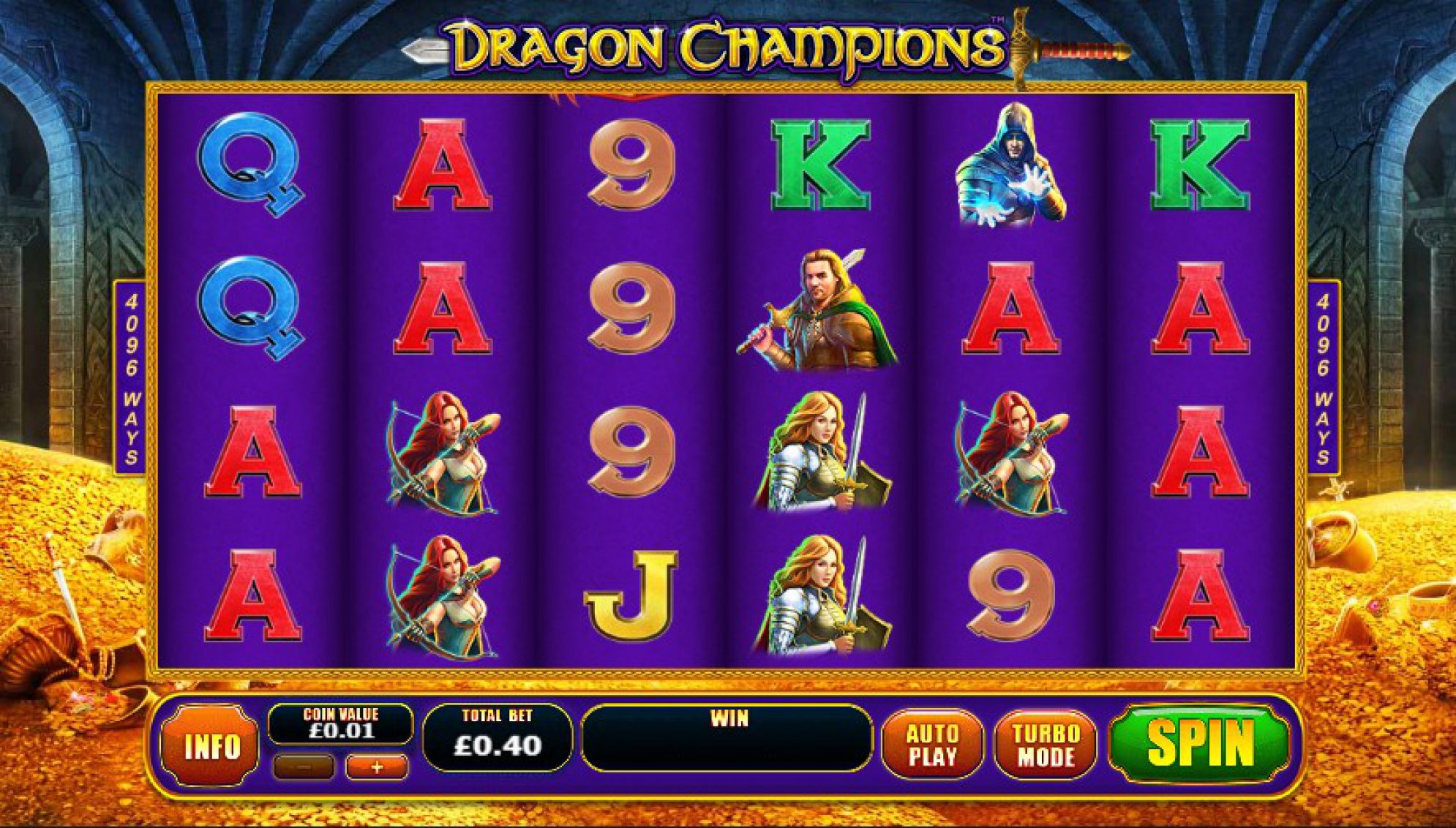Decrease coin value with the minus button
Image resolution: width=1456 pixels, height=828 pixels.
pos(304,767)
